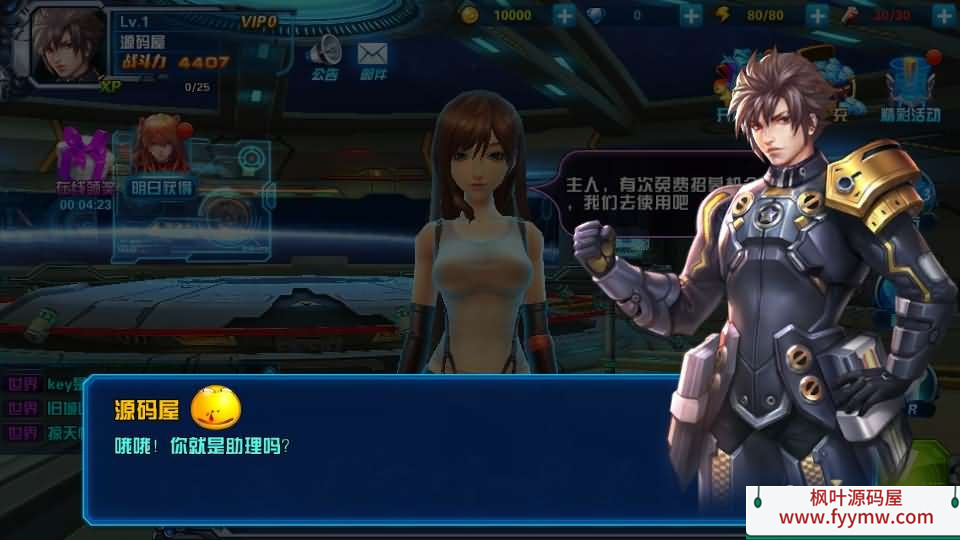
Task: Open the player avatar profile
Action: 68,45
